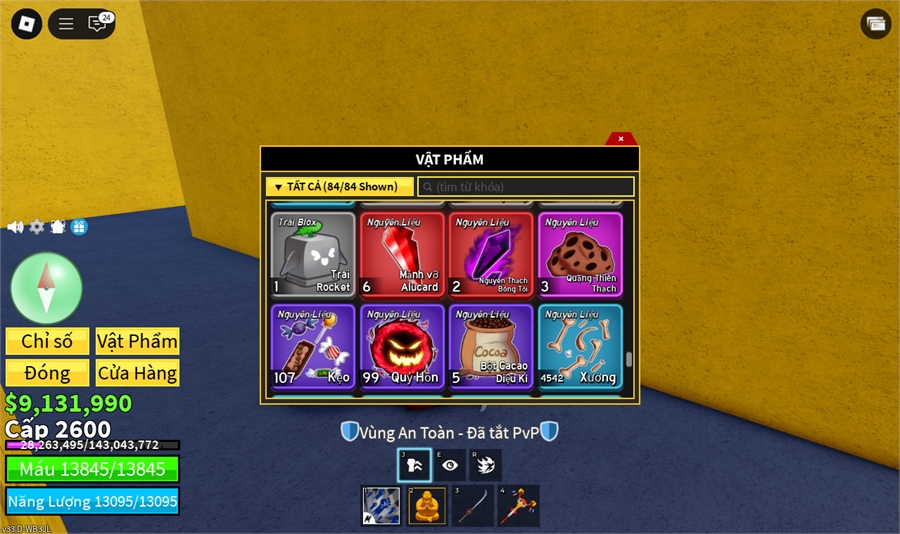
Task: Click the Đóng button
Action: [x=47, y=373]
